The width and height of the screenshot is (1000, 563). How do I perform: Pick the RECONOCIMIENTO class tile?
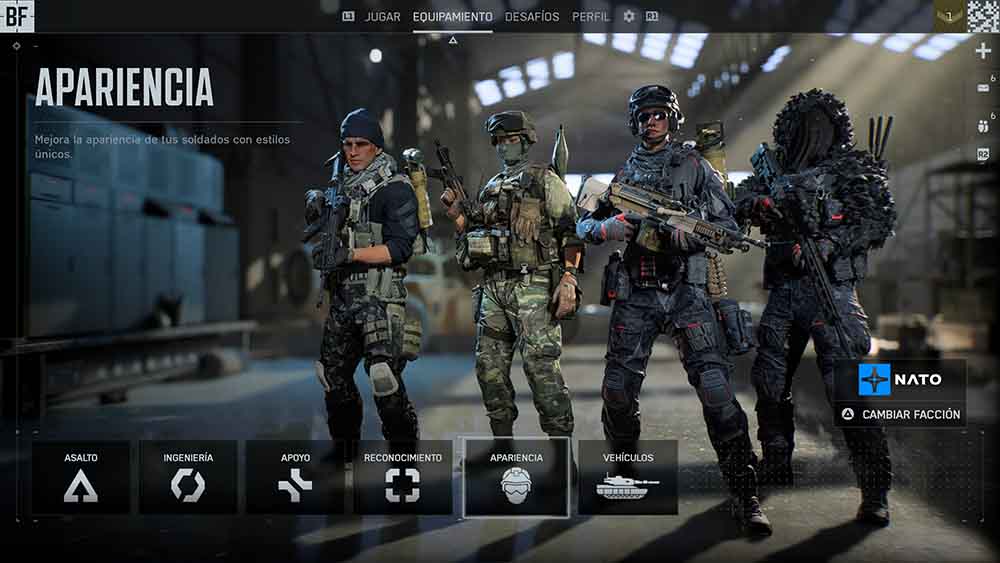[402, 477]
